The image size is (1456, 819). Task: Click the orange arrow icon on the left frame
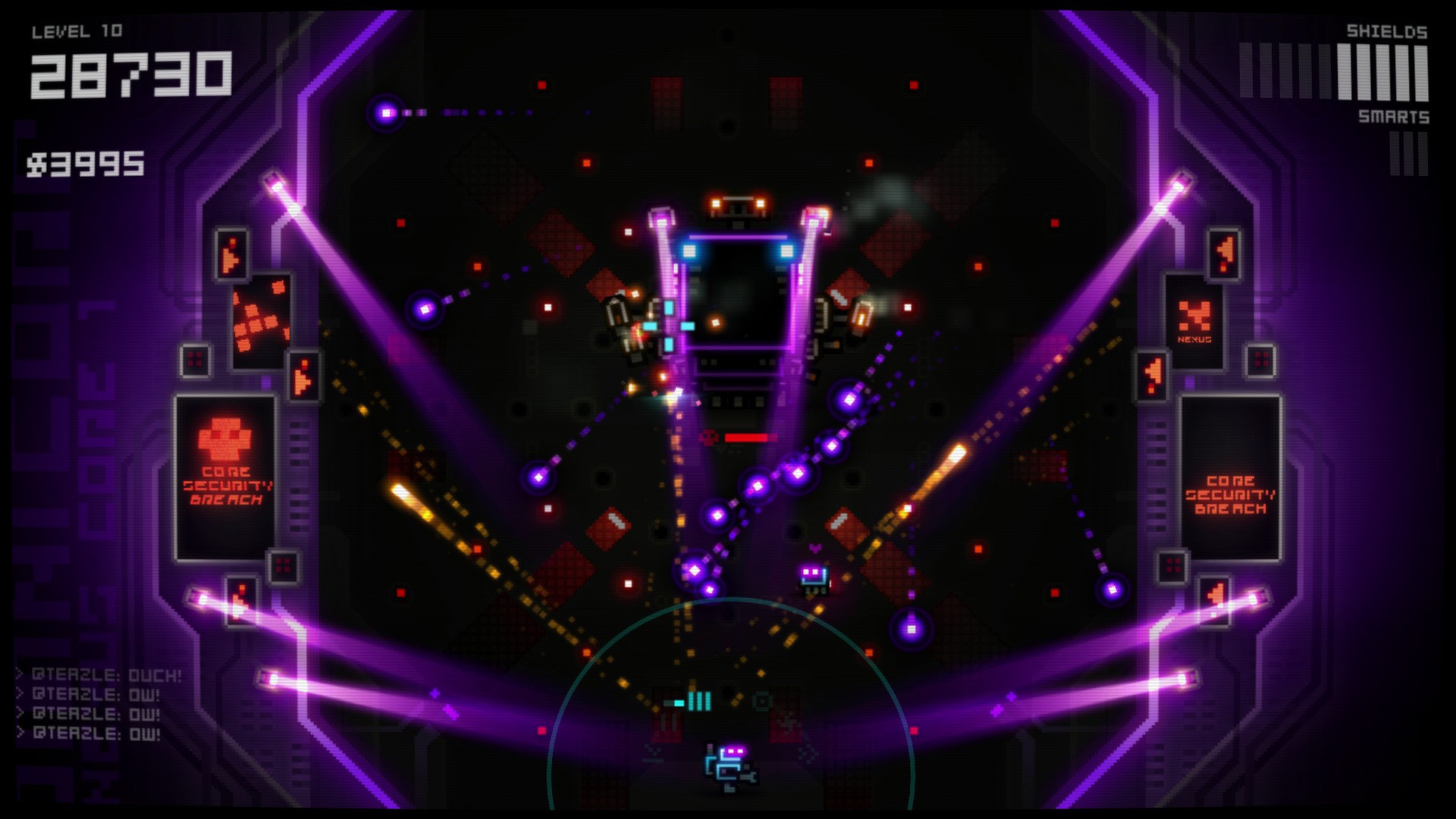click(230, 254)
